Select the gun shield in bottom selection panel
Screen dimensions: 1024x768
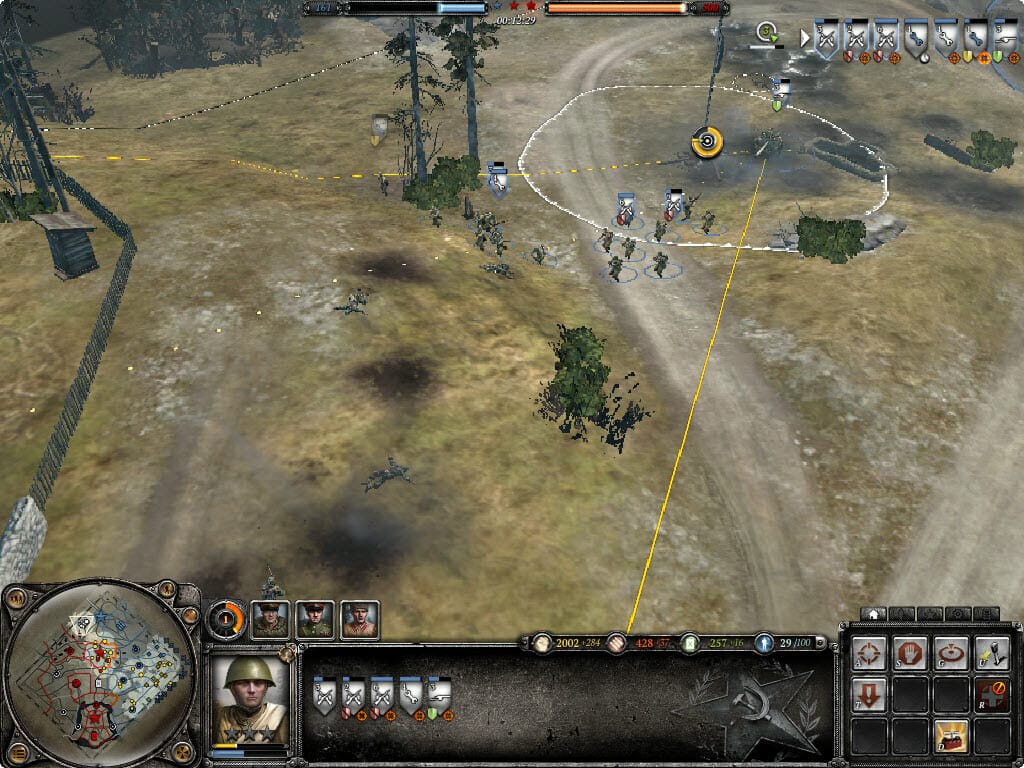tap(439, 696)
